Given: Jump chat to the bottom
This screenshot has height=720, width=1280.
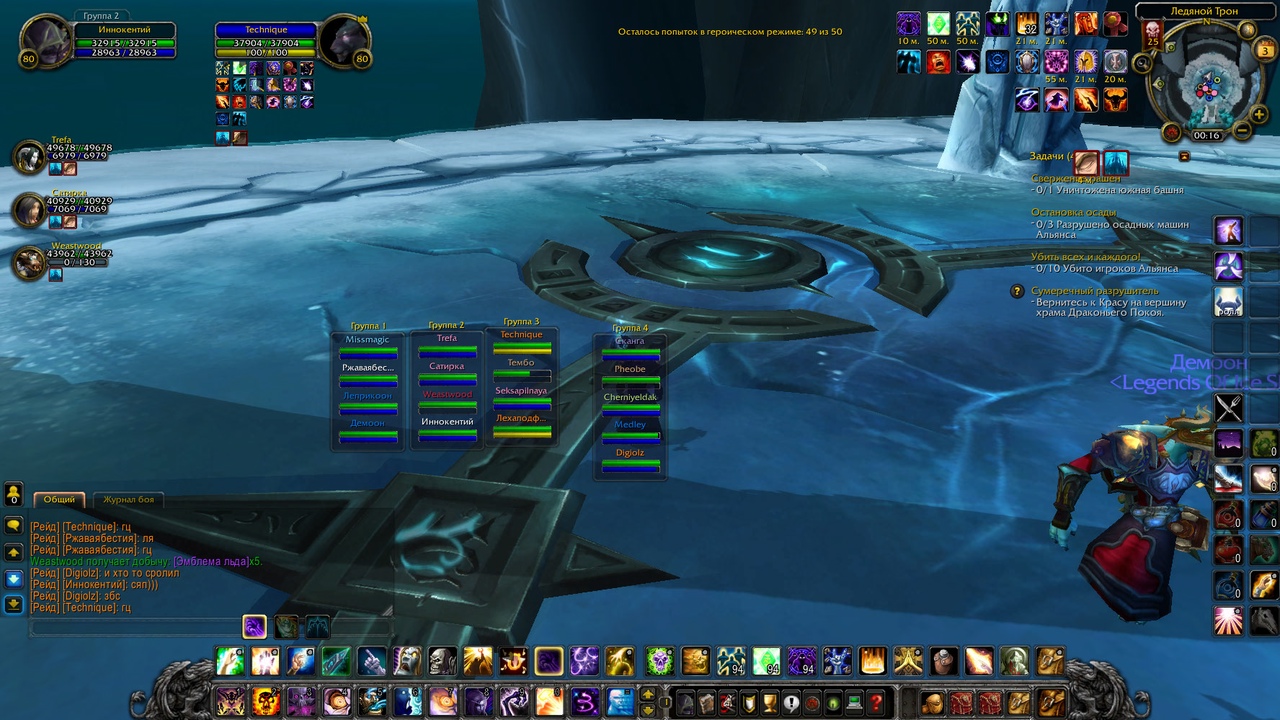Looking at the screenshot, I should 14,603.
